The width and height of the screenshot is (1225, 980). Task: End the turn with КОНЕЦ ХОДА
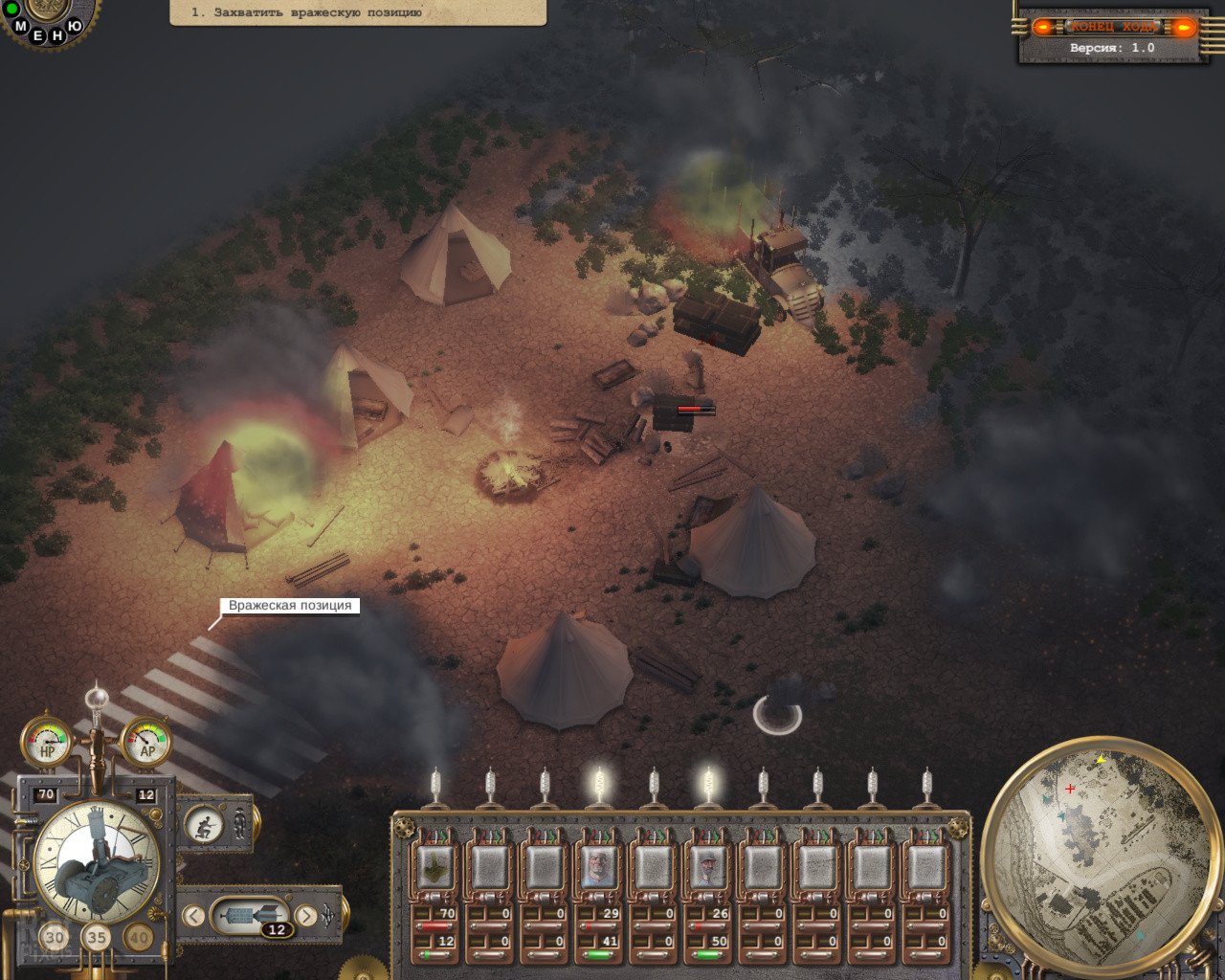pos(1114,27)
